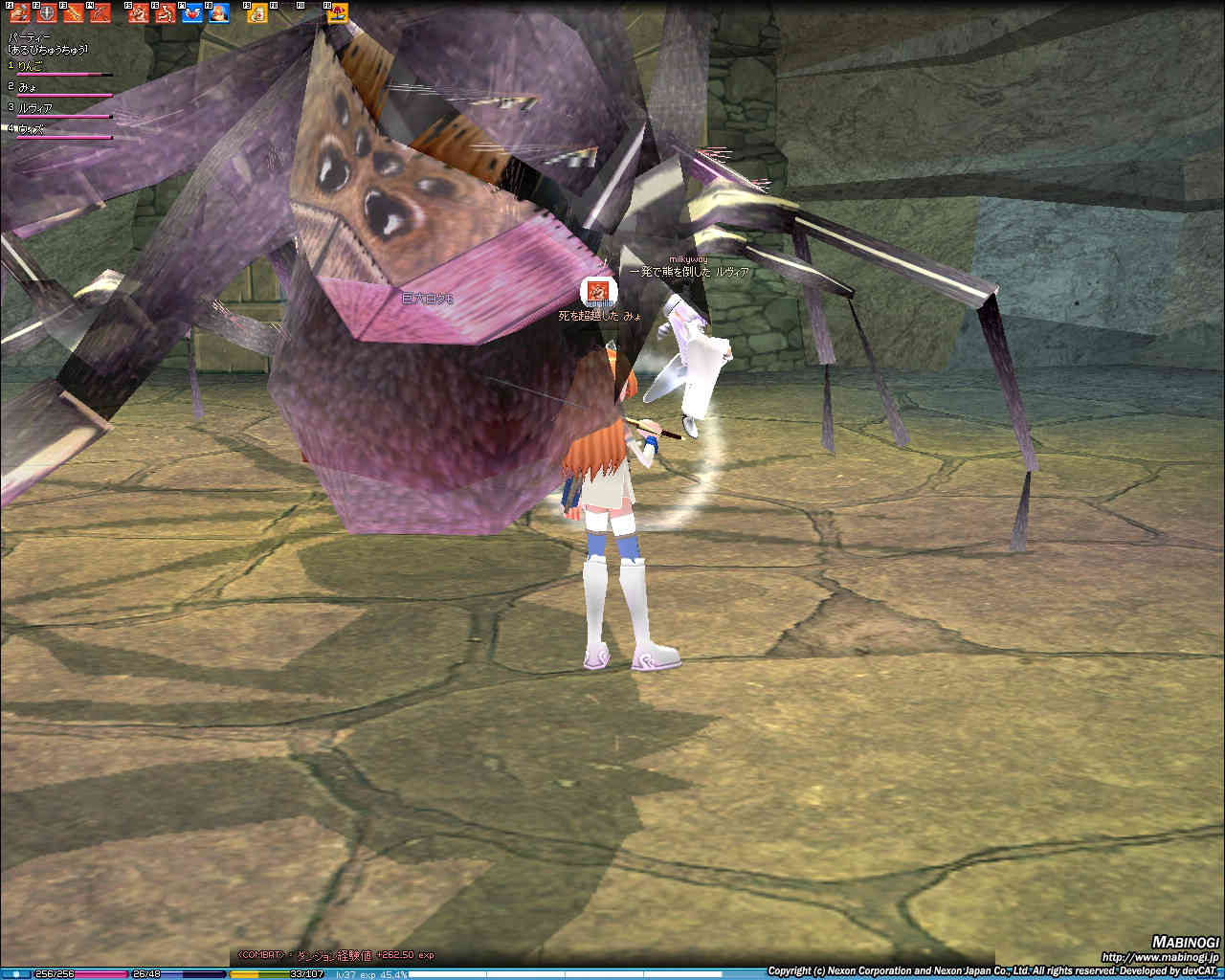Select the F4 bow skill icon
This screenshot has width=1225, height=980.
[x=100, y=13]
